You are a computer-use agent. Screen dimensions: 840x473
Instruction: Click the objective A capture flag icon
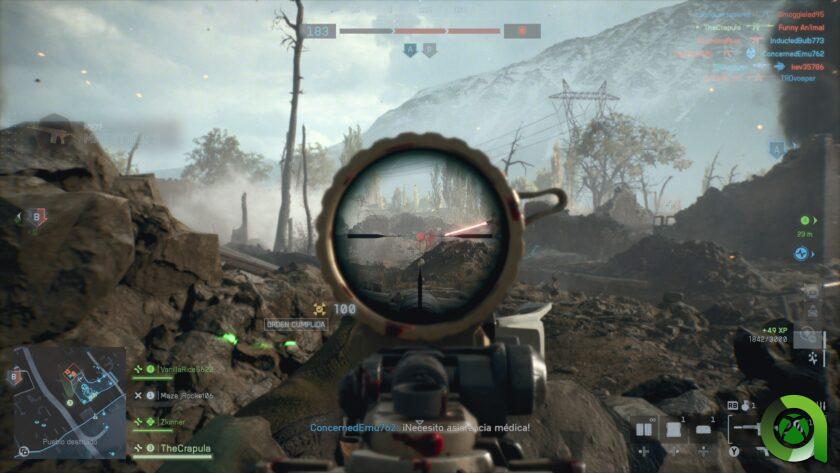[x=776, y=149]
